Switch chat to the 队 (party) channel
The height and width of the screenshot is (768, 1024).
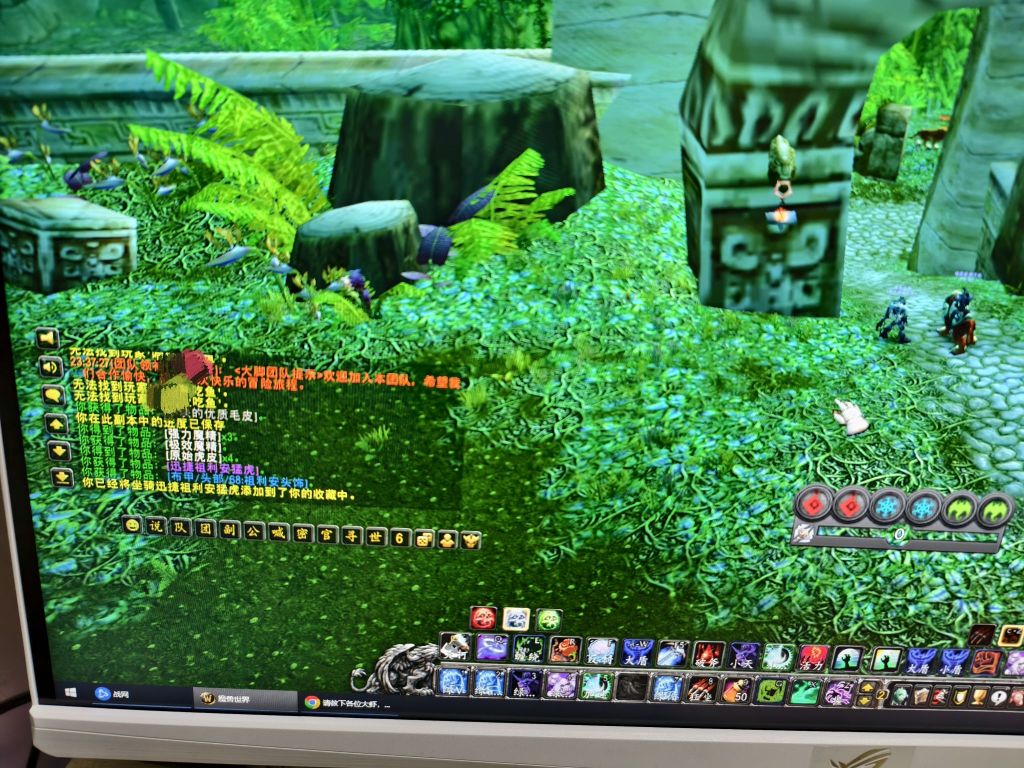(x=180, y=527)
